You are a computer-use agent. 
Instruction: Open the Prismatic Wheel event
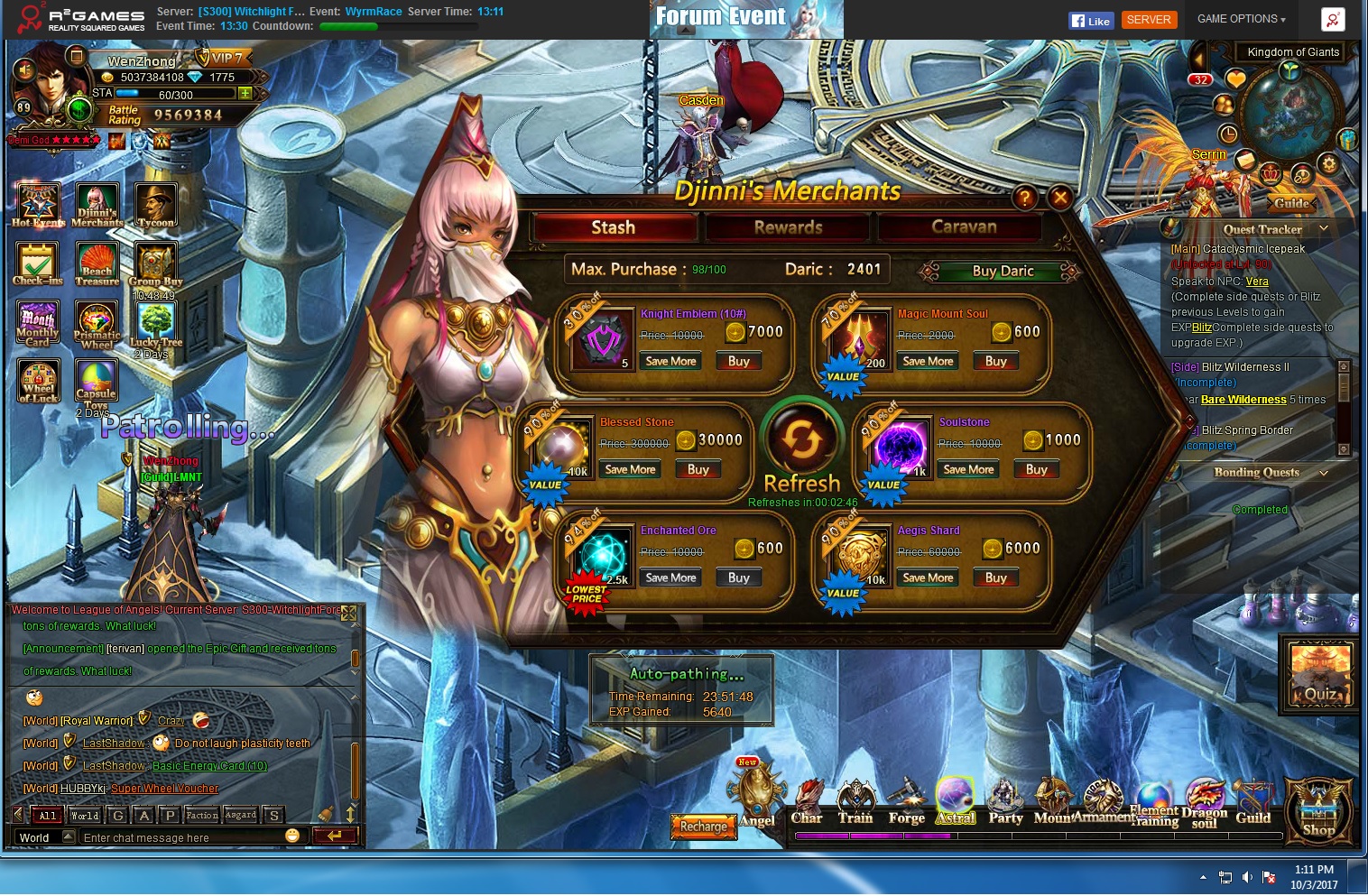[97, 325]
